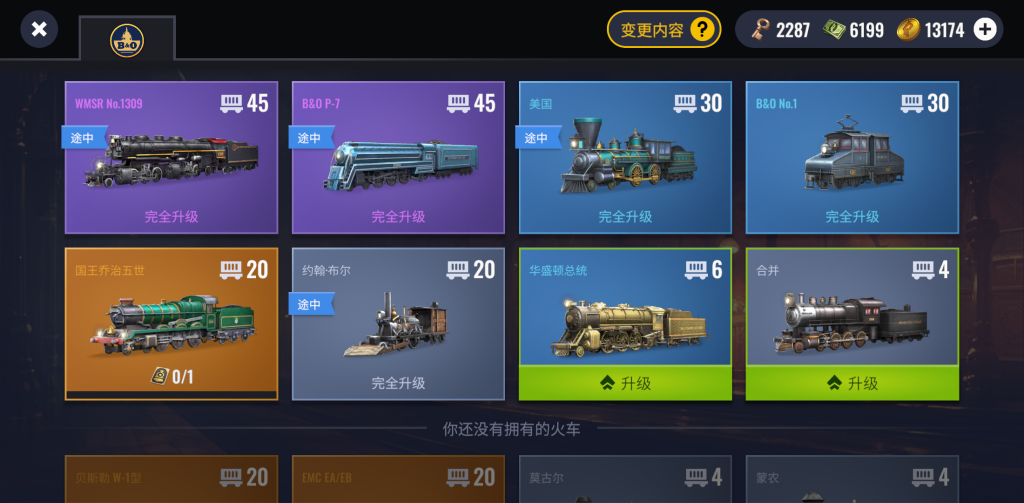Upgrade the 合并 black locomotive

(x=852, y=383)
